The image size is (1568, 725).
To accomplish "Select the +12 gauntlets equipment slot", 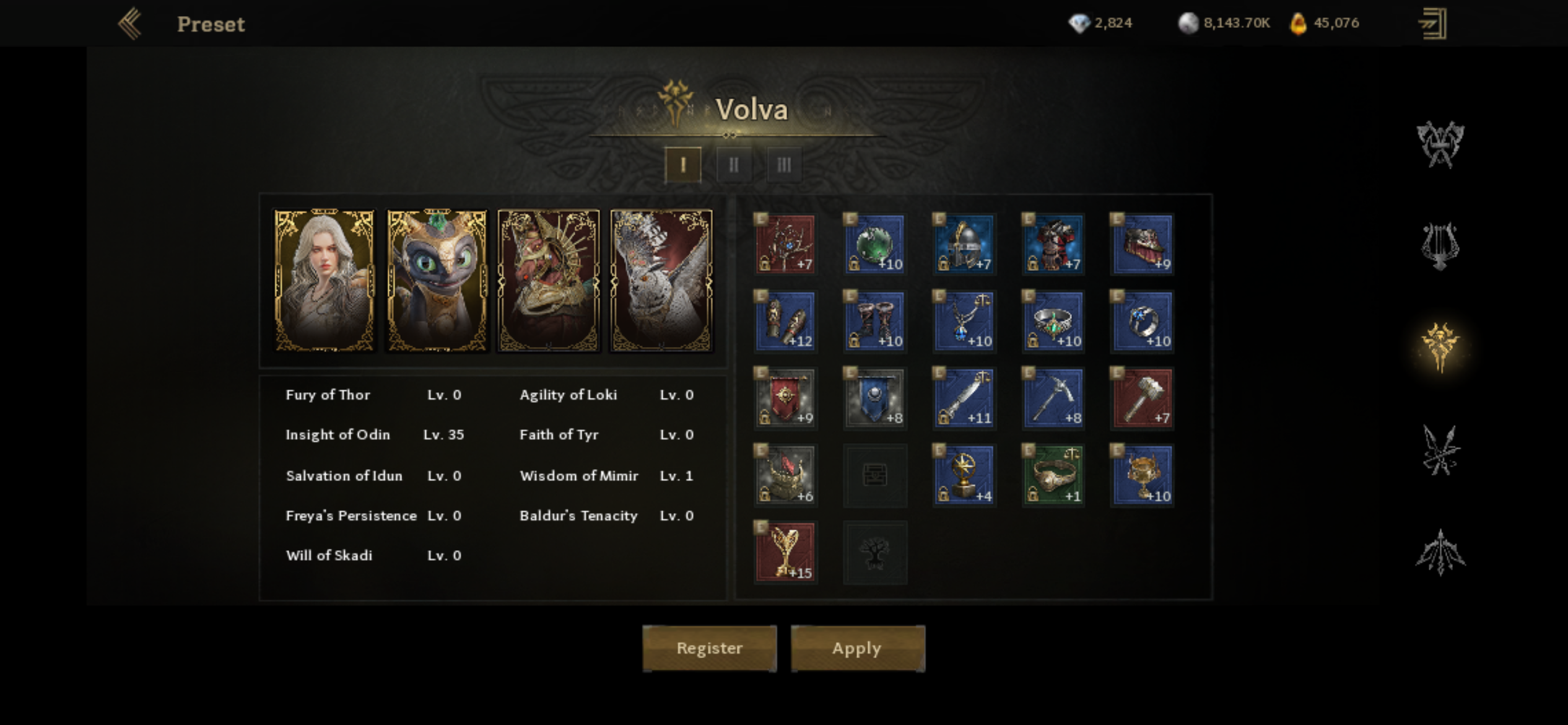I will click(785, 322).
